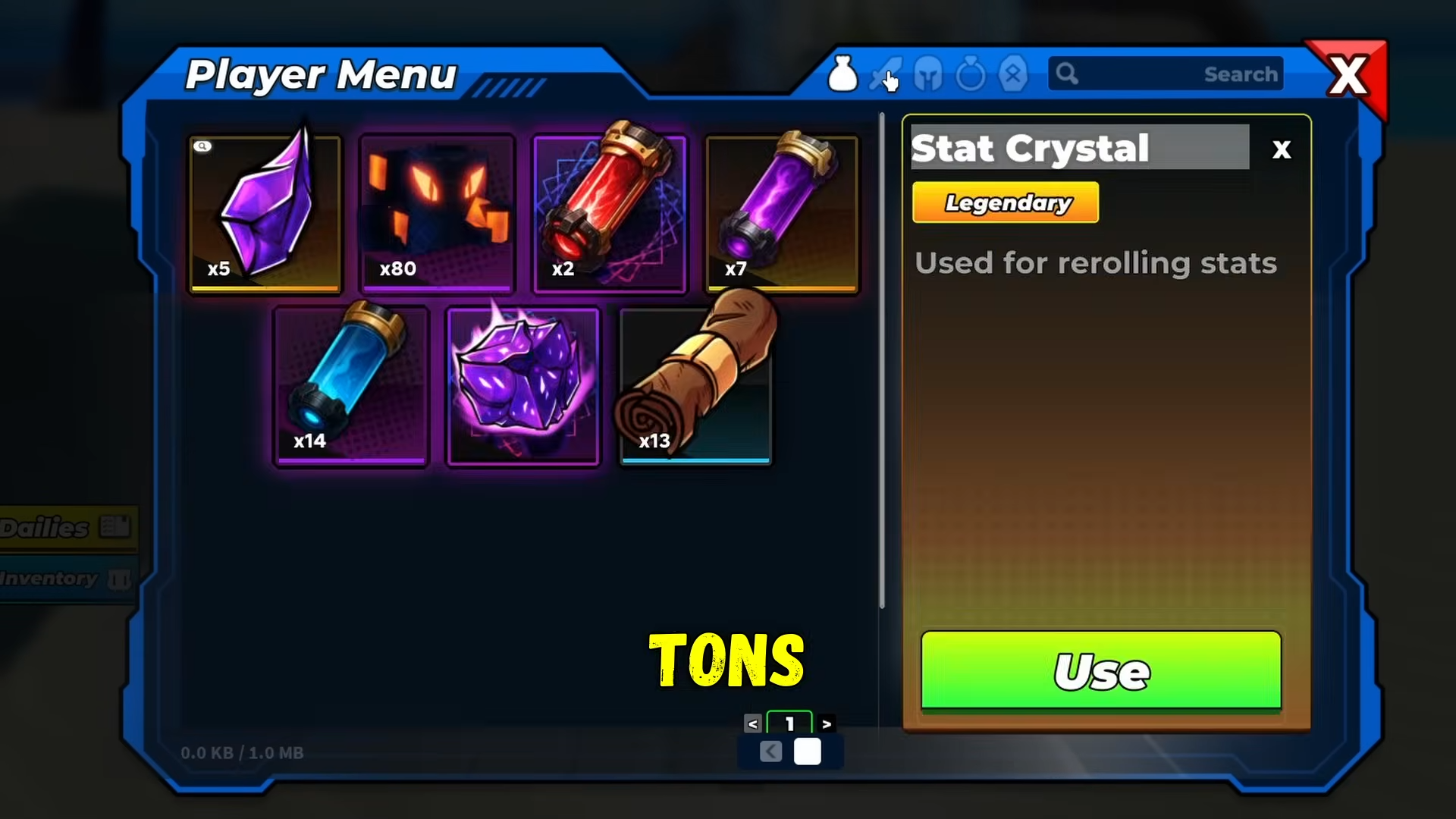The height and width of the screenshot is (819, 1456).
Task: Select the brown scroll item x13
Action: 695,385
